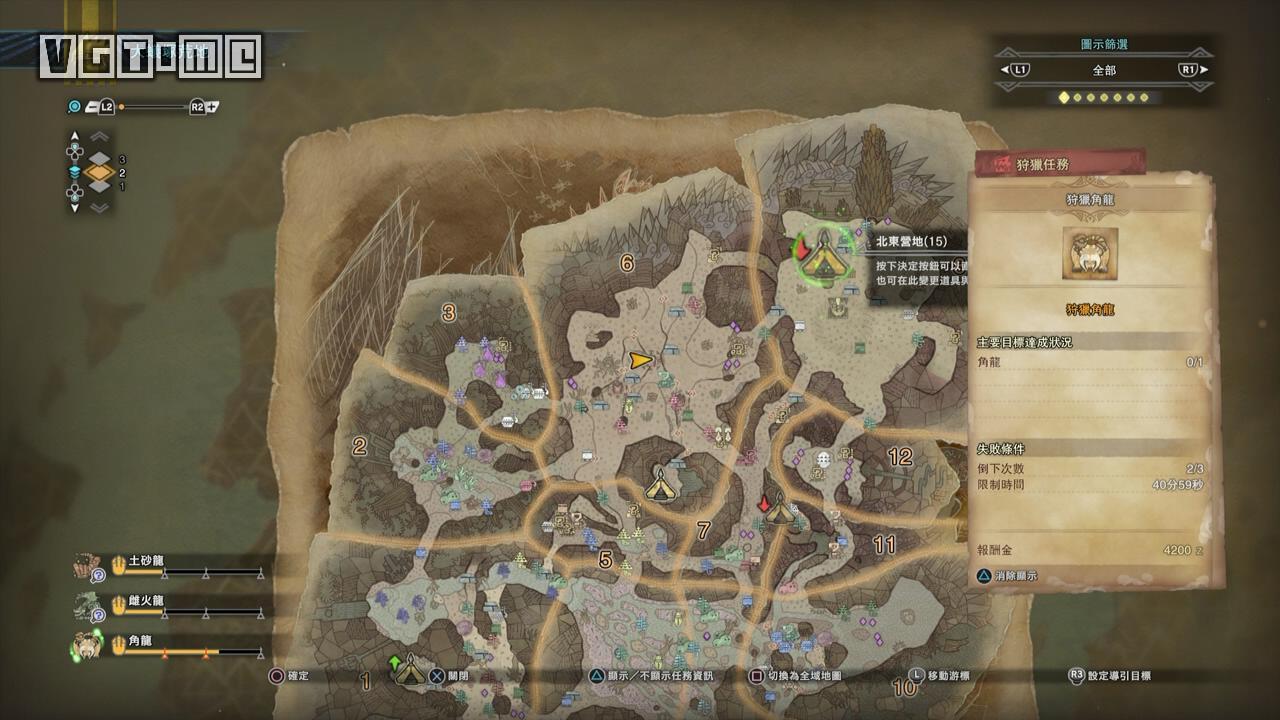
Task: Switch icon filter to previous category arrow
Action: (x=1006, y=70)
